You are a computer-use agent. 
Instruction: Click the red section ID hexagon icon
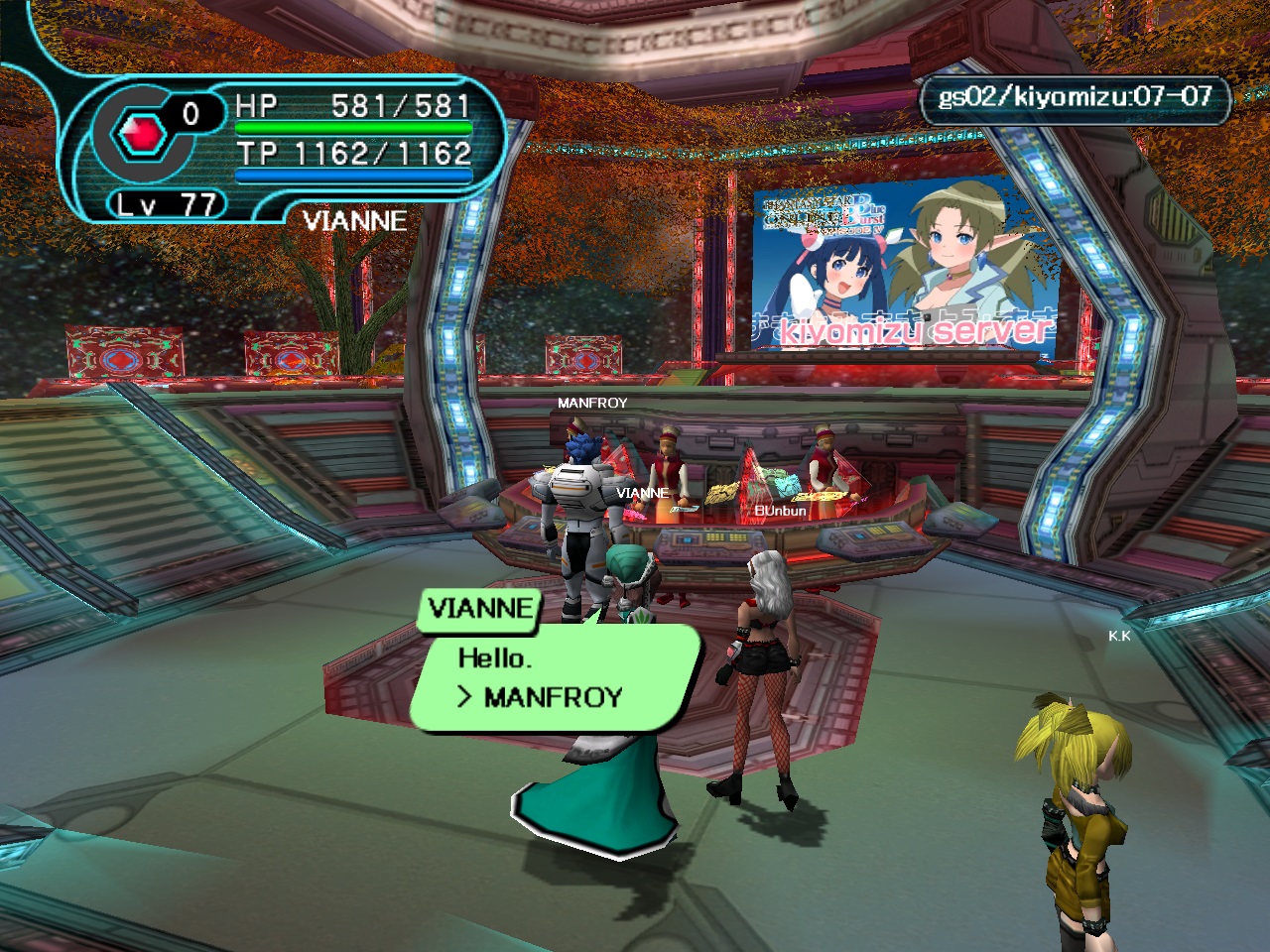(x=138, y=132)
